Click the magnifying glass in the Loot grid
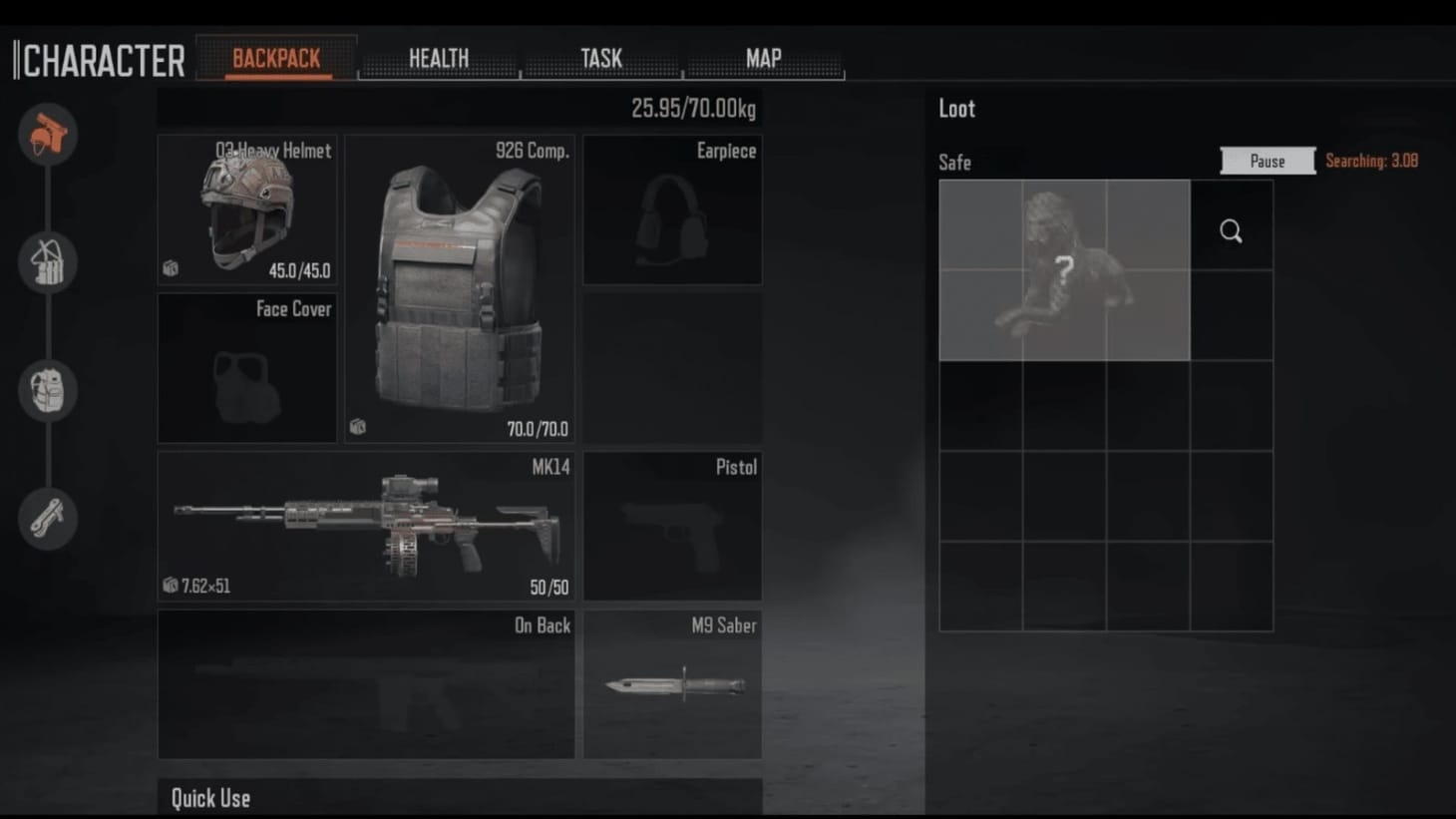This screenshot has height=819, width=1456. pos(1231,230)
